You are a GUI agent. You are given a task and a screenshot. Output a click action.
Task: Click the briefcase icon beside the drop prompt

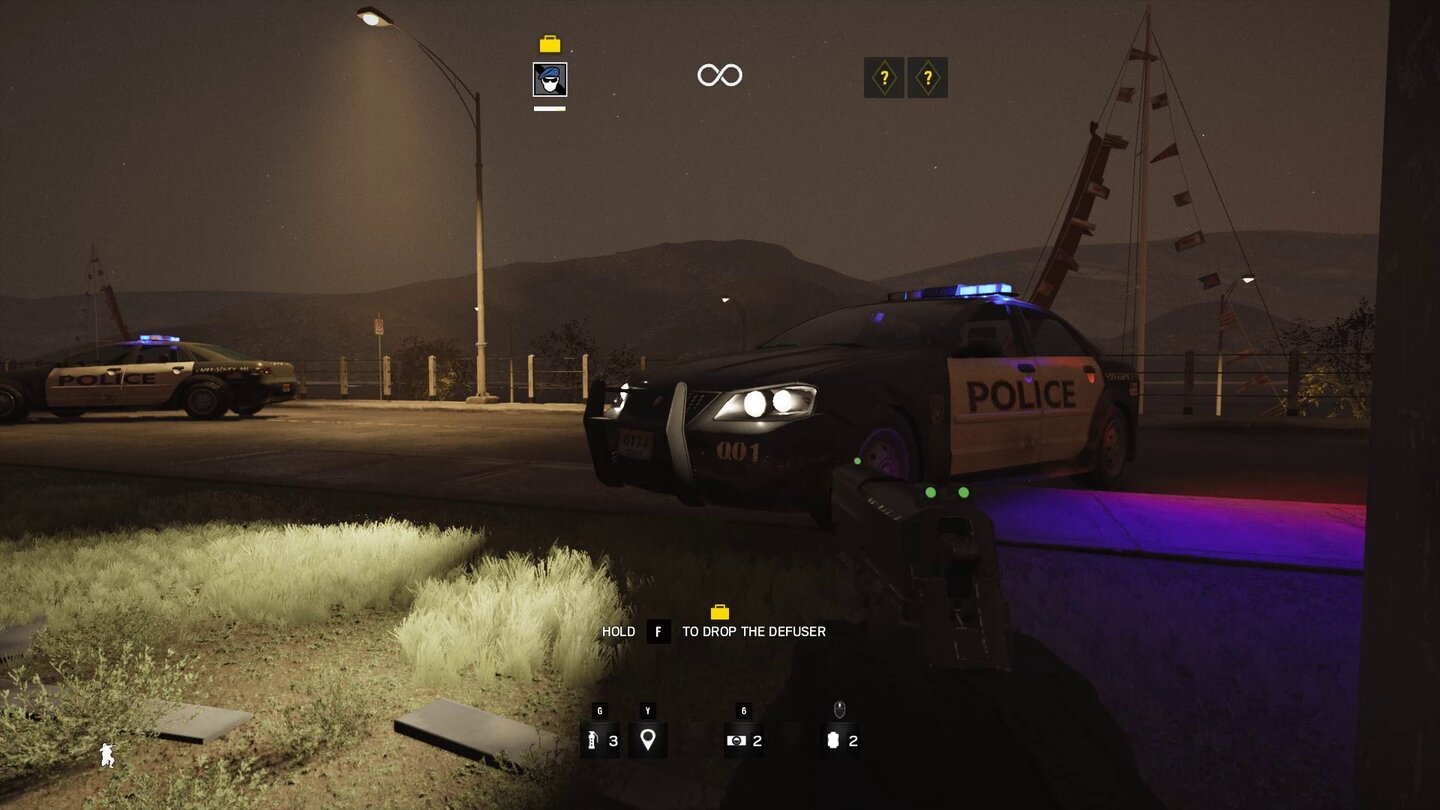click(719, 613)
